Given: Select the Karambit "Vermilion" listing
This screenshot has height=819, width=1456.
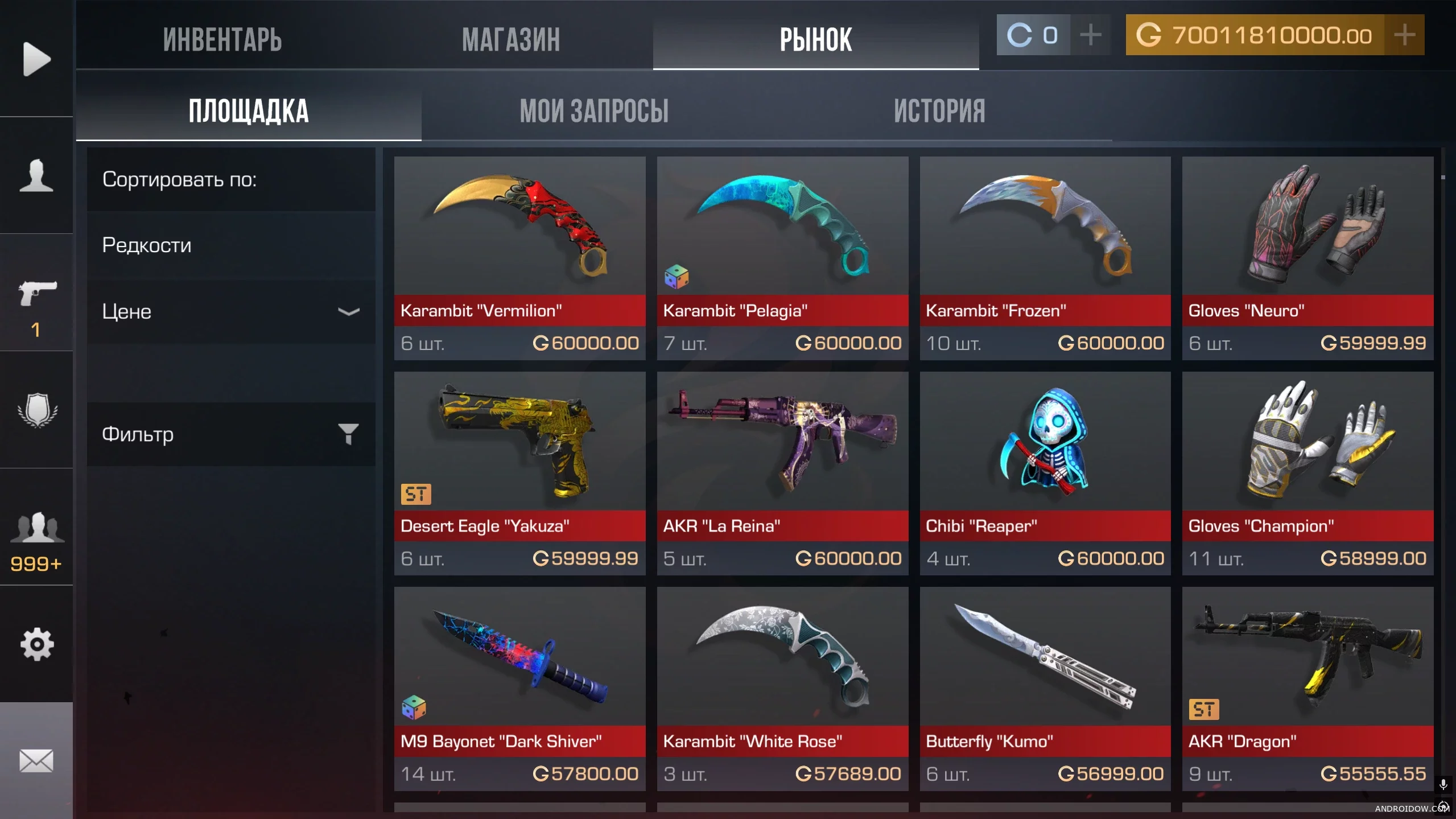Looking at the screenshot, I should coord(519,258).
